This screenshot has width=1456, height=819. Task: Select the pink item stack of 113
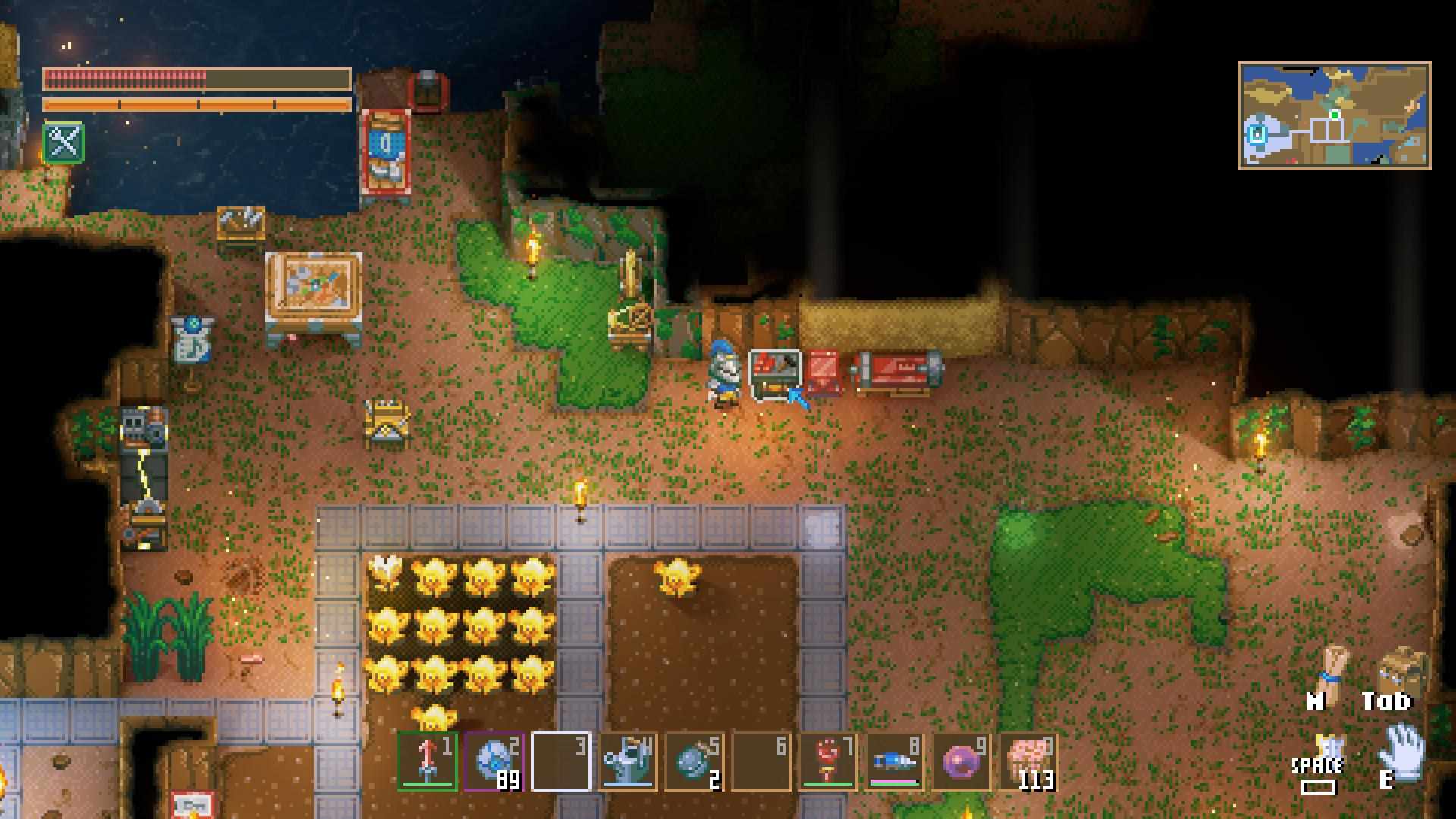(1028, 761)
